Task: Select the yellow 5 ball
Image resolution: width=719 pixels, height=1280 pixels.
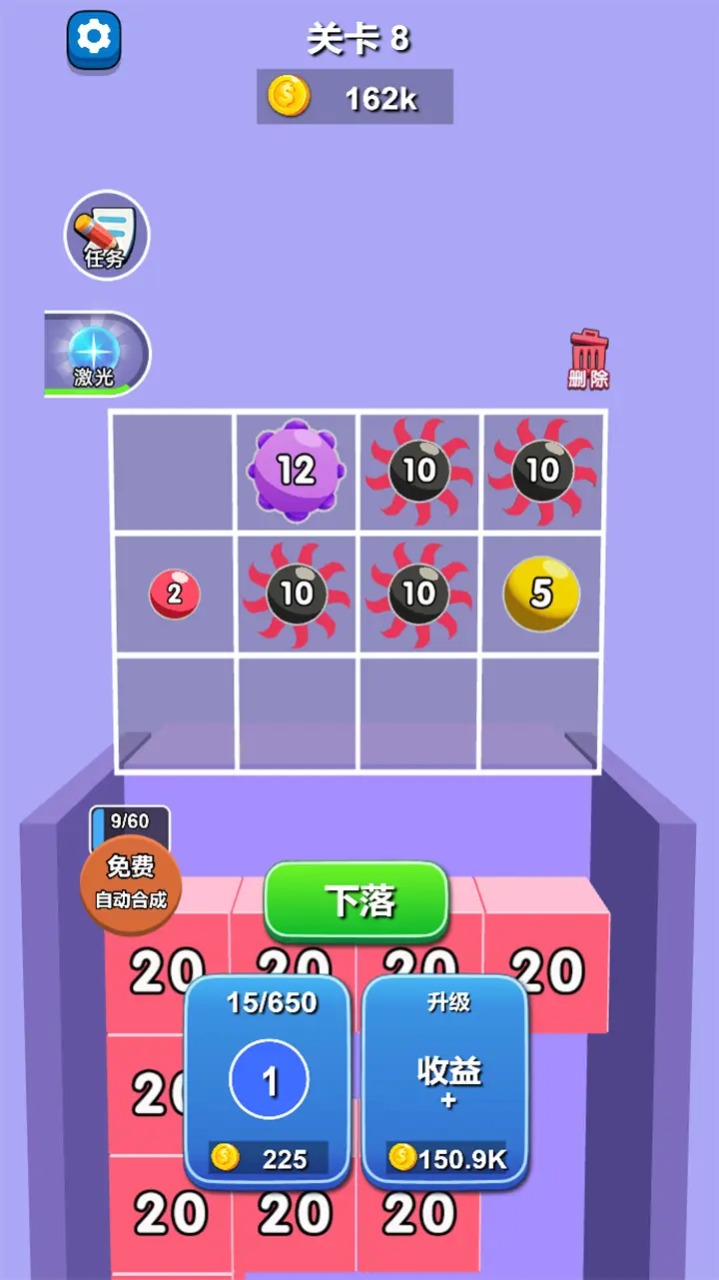Action: [541, 593]
